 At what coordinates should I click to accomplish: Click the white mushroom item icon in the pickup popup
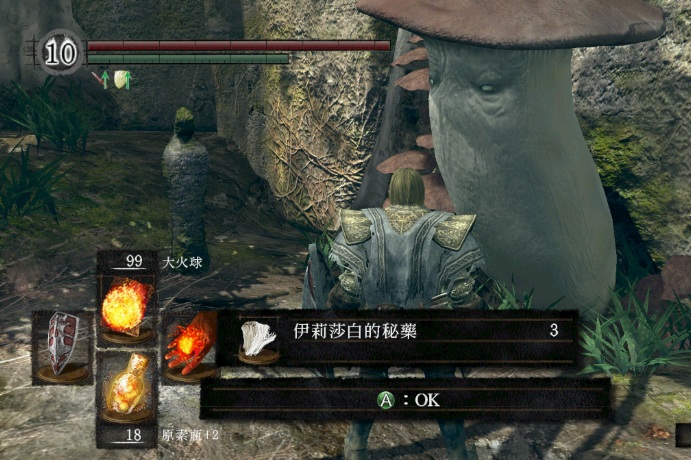pyautogui.click(x=259, y=340)
